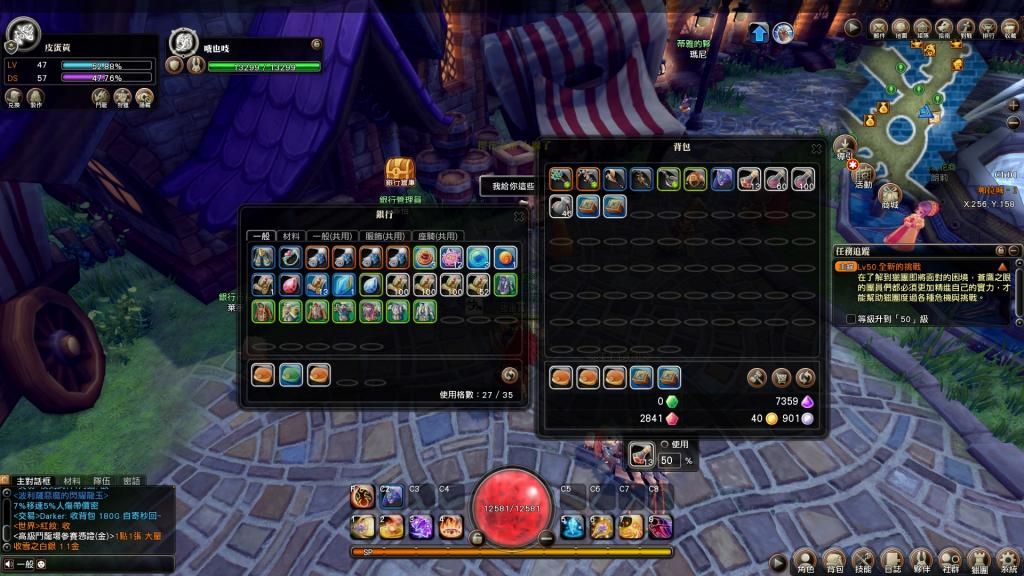This screenshot has width=1024, height=576.
Task: Click the hammer repair button in backpack
Action: tap(757, 377)
